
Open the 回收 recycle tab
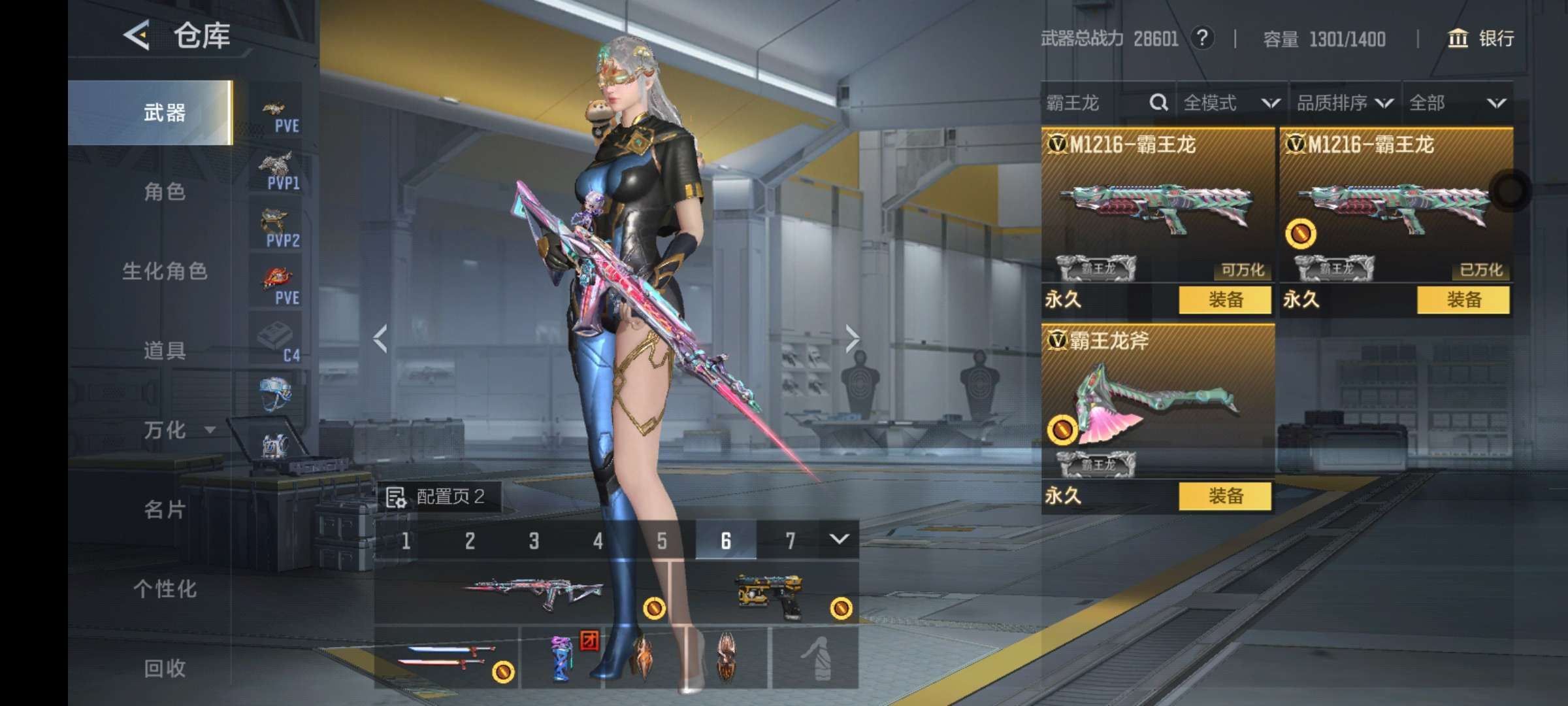click(x=164, y=668)
